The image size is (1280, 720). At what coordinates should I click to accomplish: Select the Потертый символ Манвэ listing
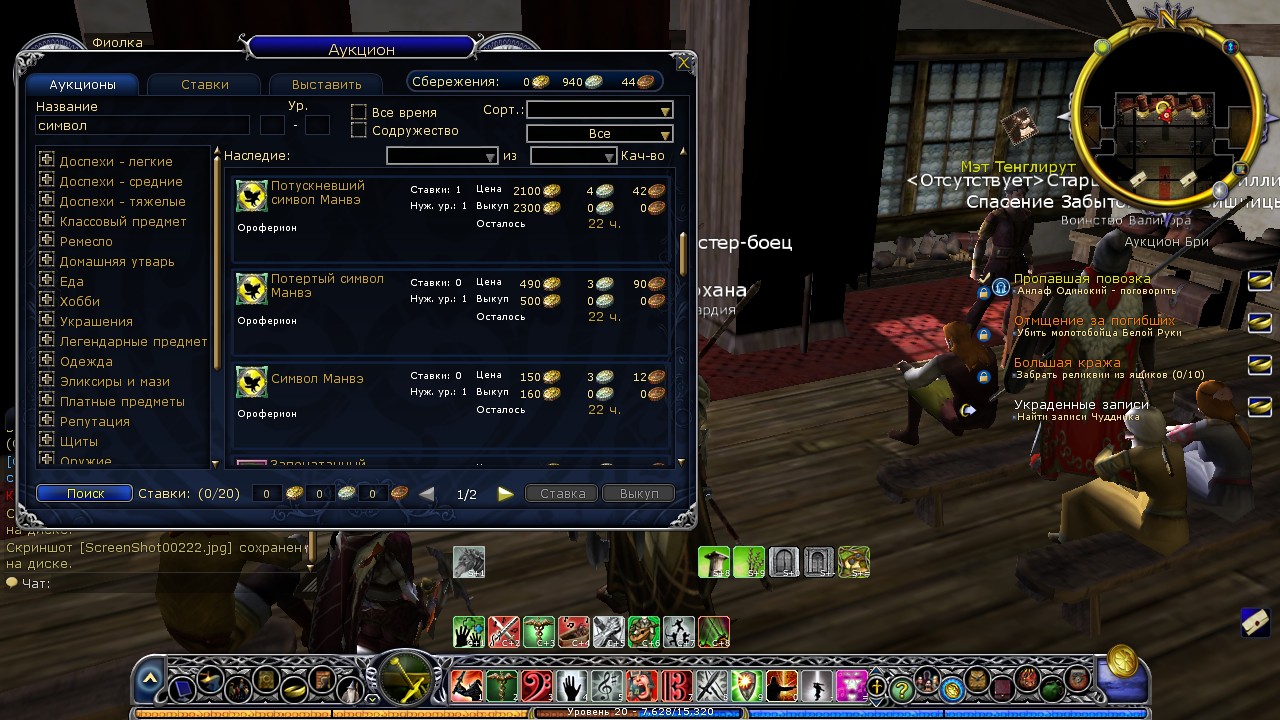pos(452,309)
